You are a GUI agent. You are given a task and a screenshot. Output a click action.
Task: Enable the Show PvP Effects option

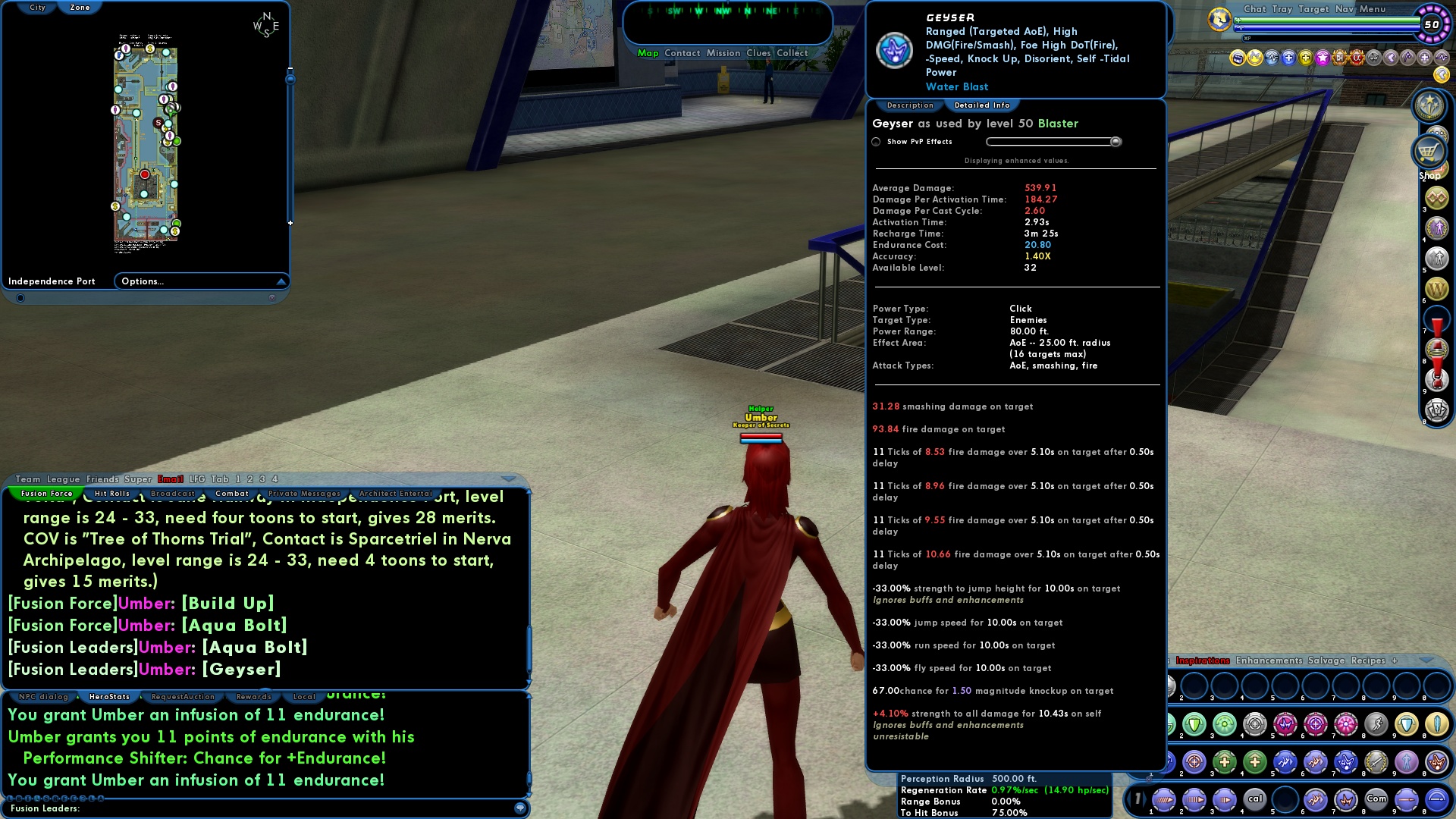pos(876,142)
